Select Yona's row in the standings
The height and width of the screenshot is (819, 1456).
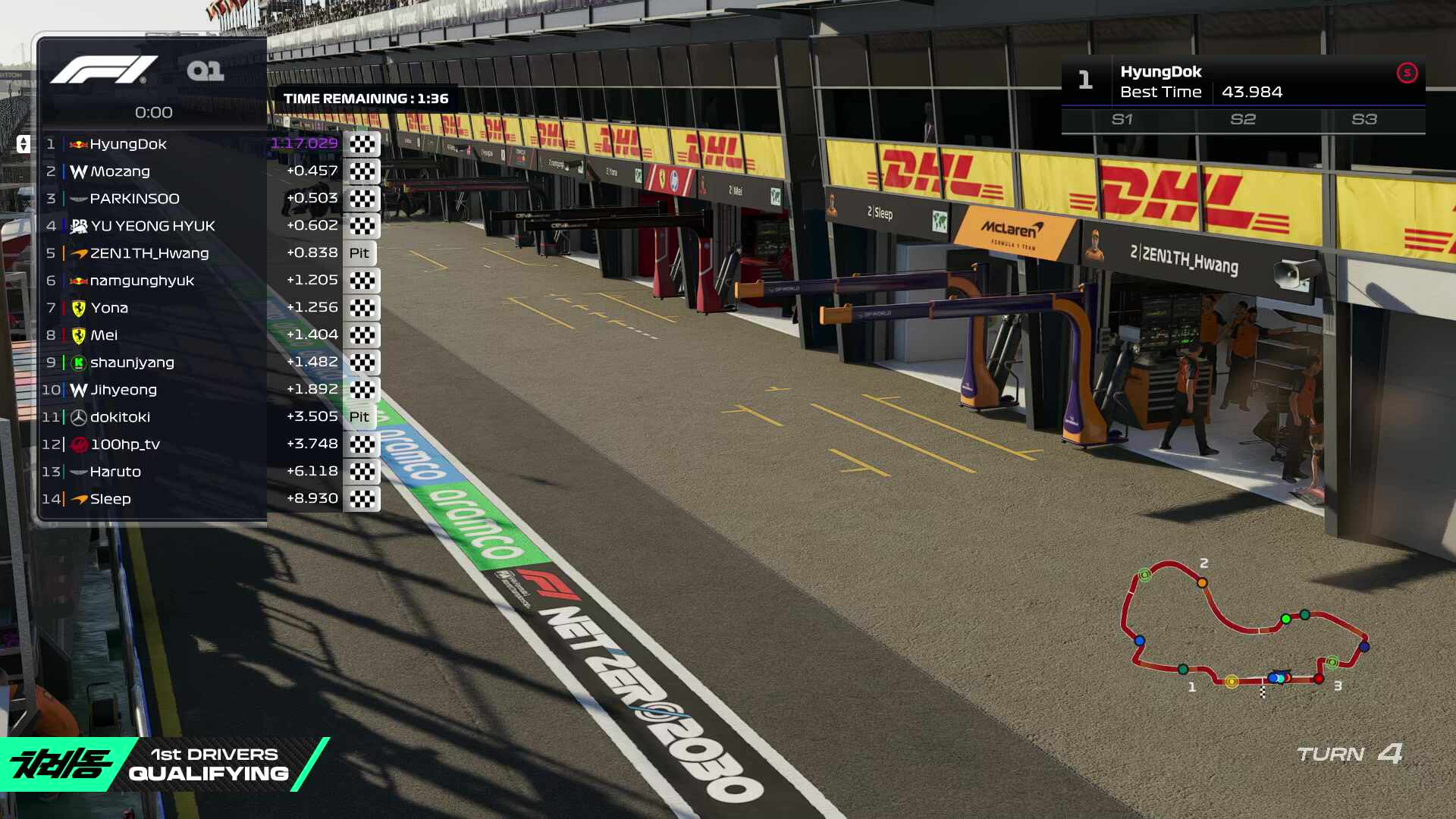[x=109, y=308]
